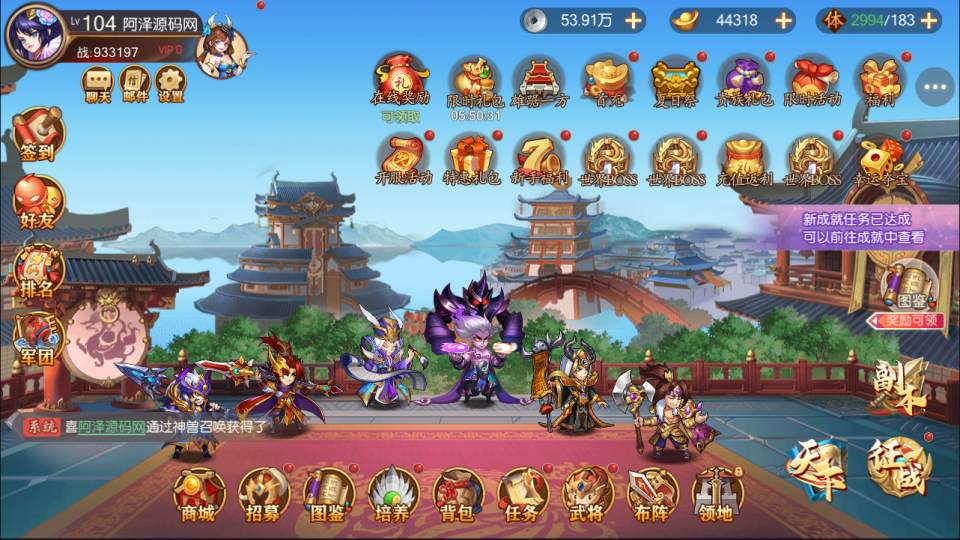Enter the 征战 campaign

[x=897, y=467]
